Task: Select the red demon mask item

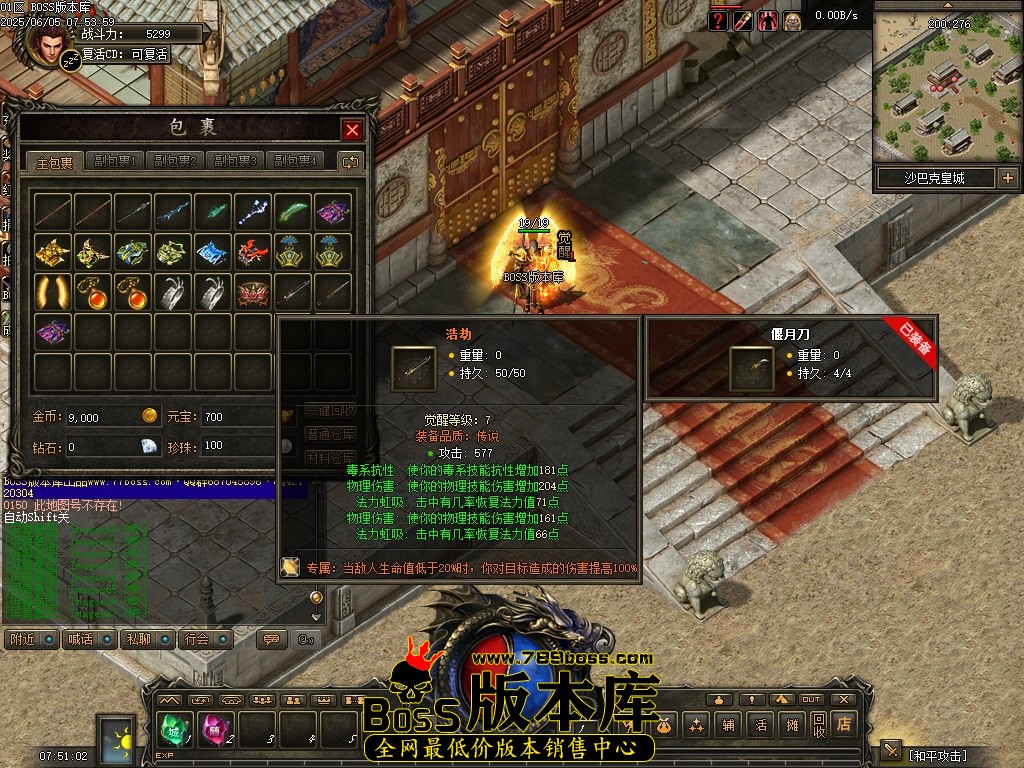Action: [254, 291]
